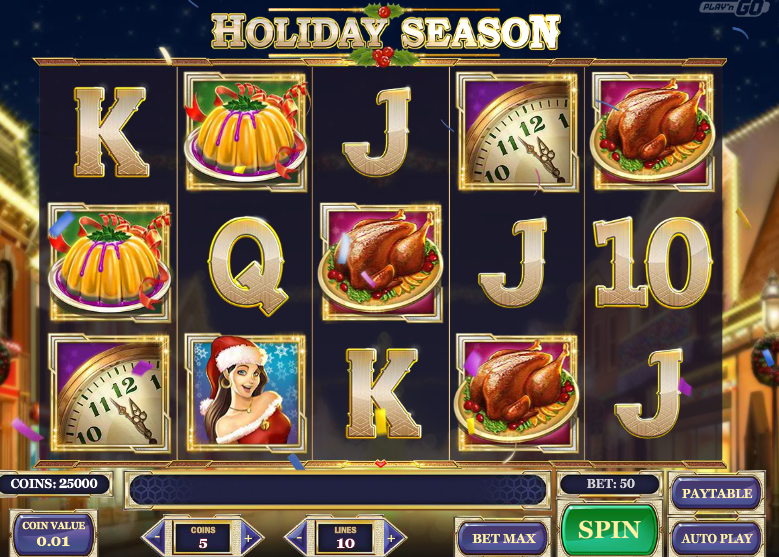
Task: Start Auto Play
Action: click(717, 538)
